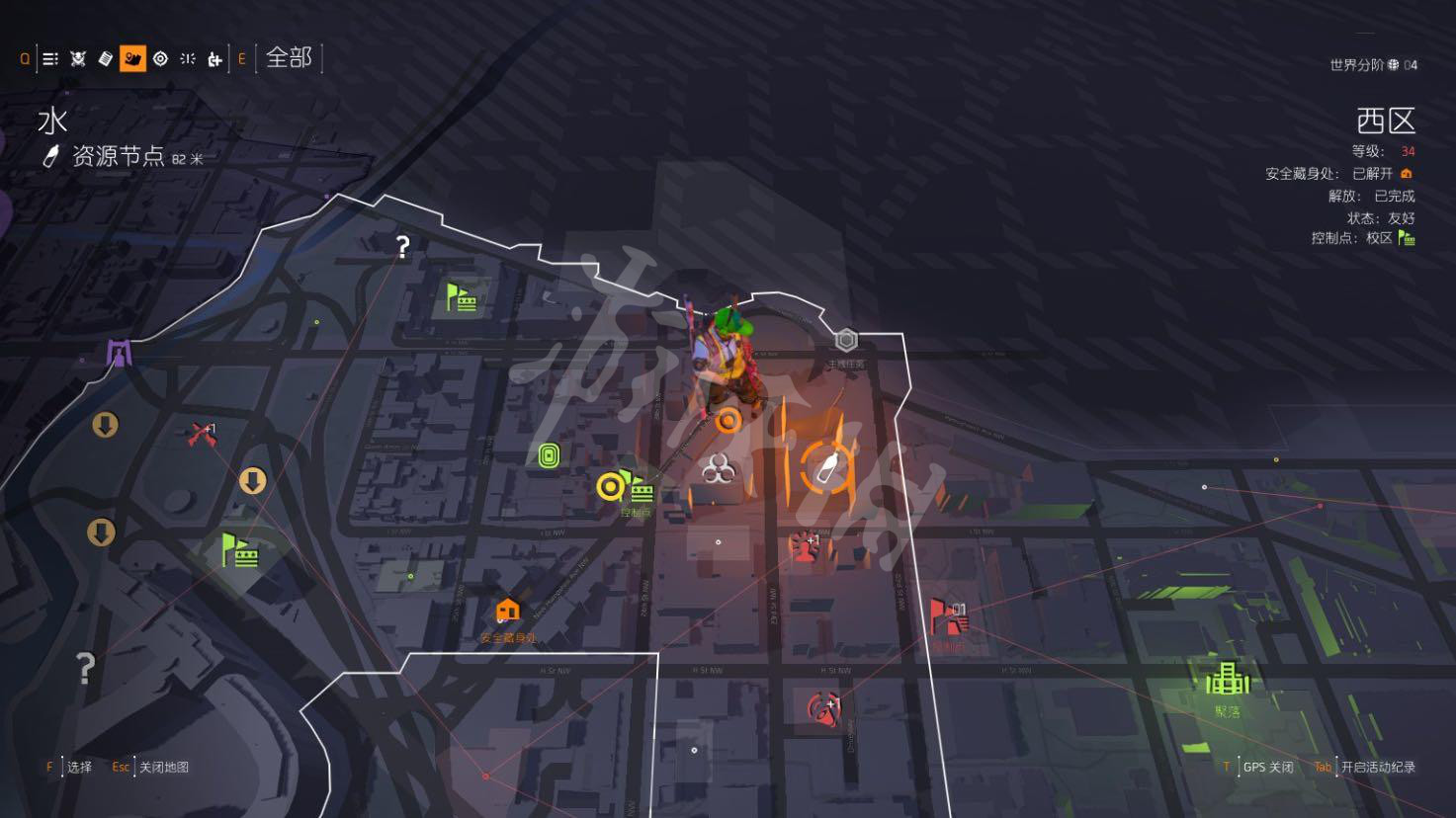Click the red enemy control point marker

coord(948,618)
